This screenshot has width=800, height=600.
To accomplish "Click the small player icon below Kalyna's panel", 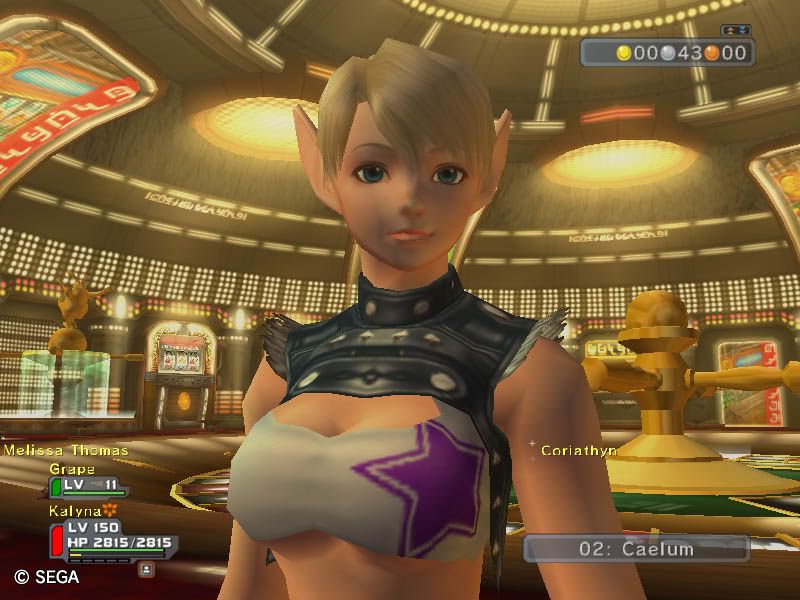I will (x=147, y=568).
